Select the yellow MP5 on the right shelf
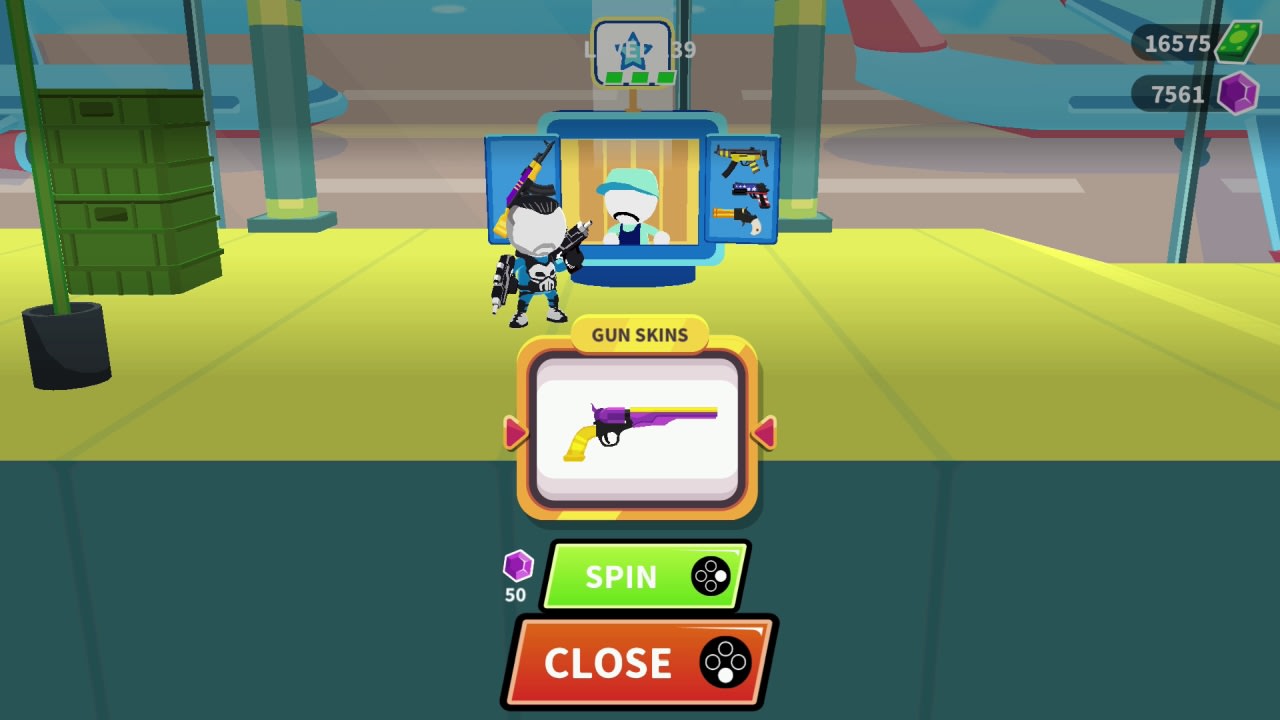This screenshot has width=1280, height=720. [738, 157]
